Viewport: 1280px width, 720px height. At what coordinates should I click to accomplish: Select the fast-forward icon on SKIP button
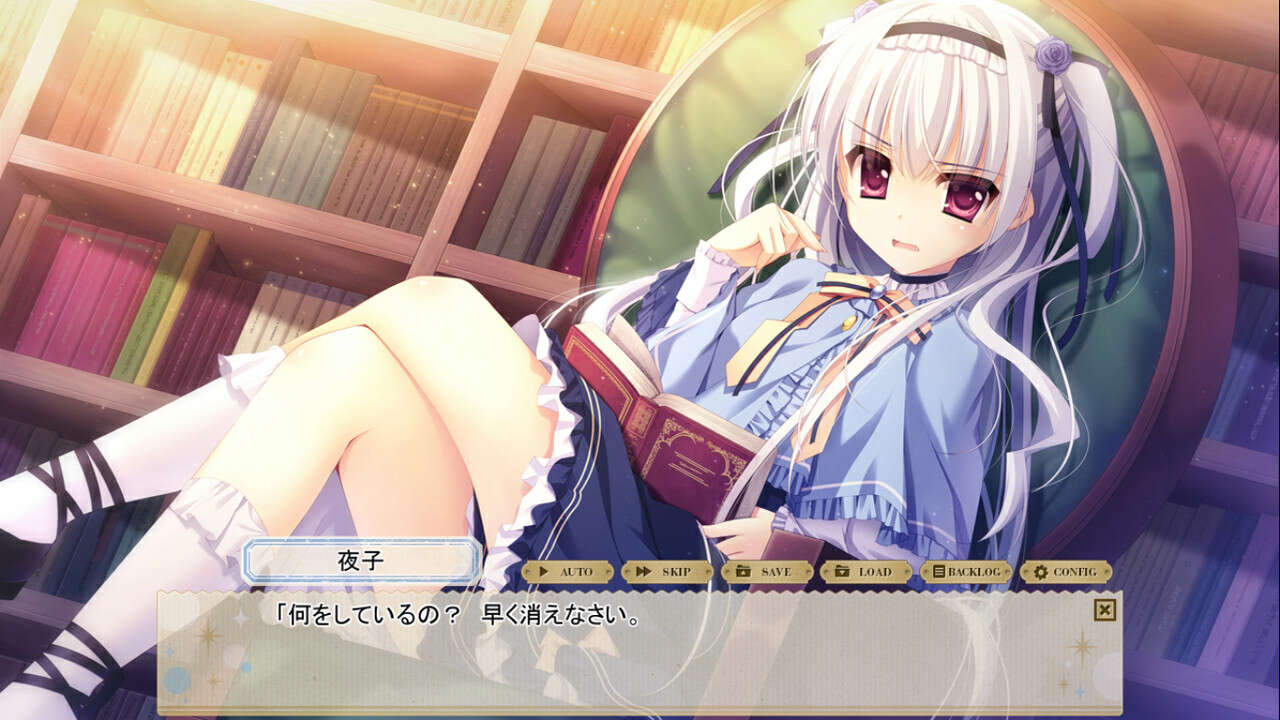point(641,571)
